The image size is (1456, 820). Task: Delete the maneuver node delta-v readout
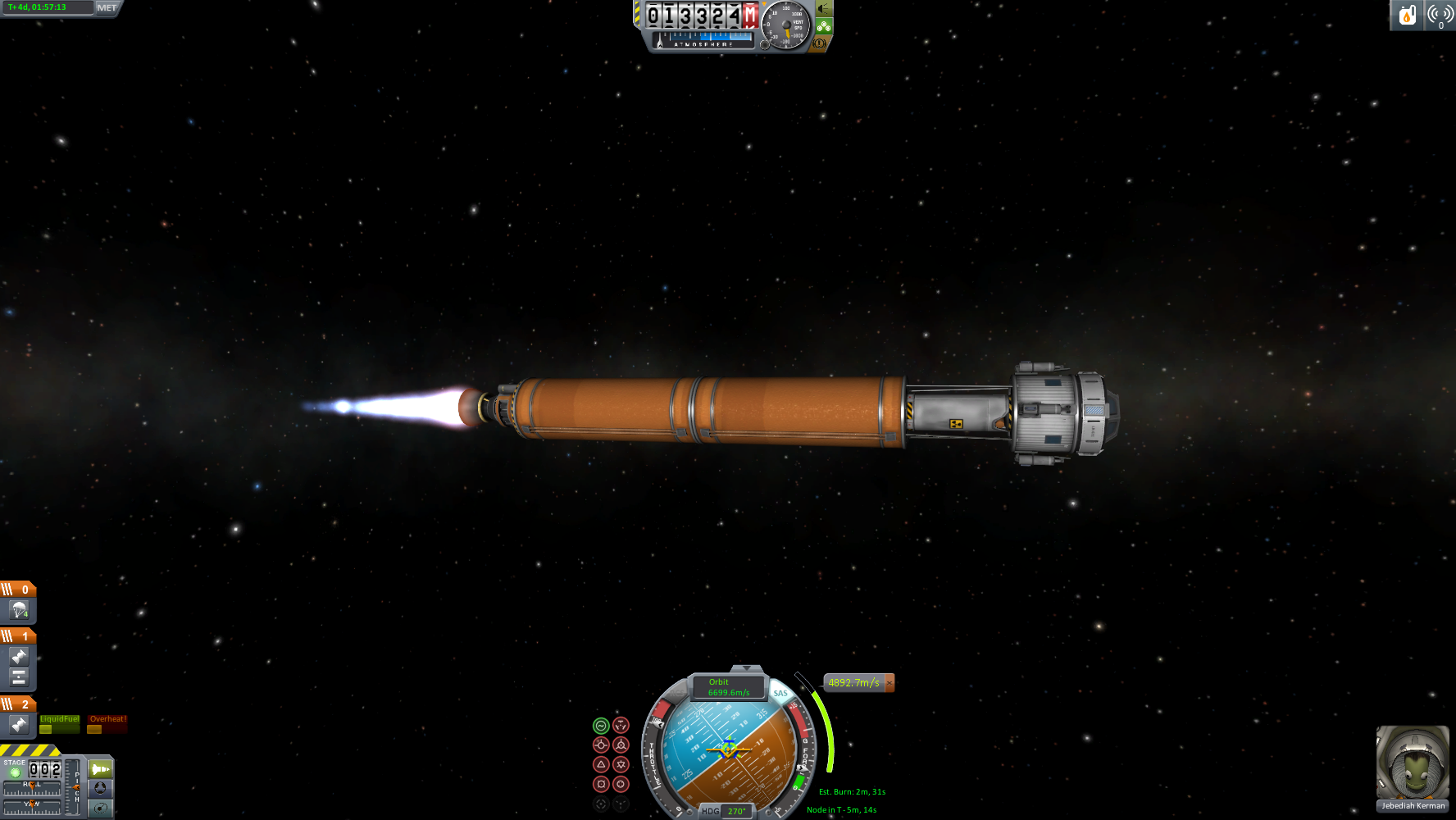(x=890, y=683)
